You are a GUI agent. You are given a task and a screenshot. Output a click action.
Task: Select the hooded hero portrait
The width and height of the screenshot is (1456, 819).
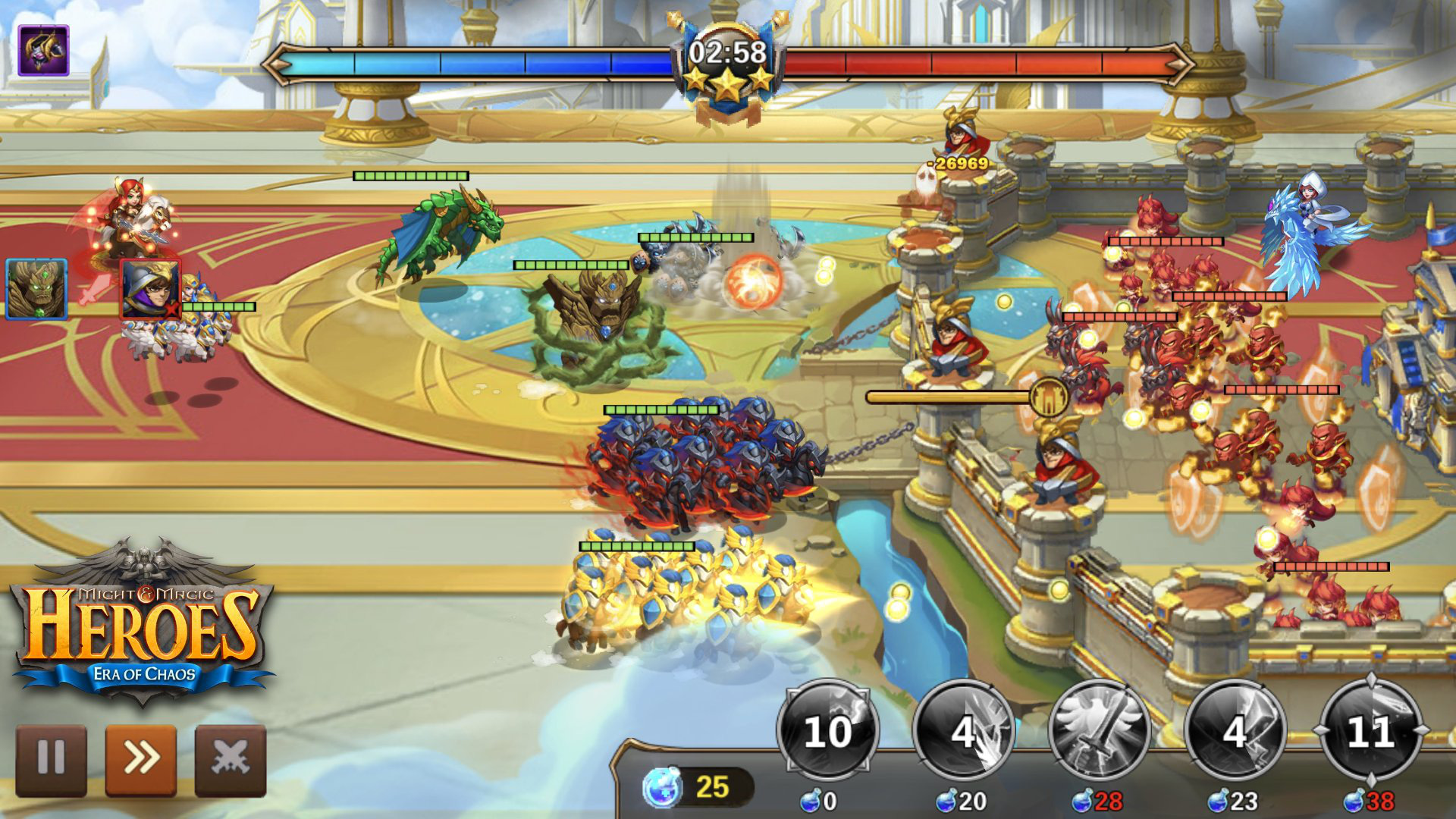pos(150,288)
